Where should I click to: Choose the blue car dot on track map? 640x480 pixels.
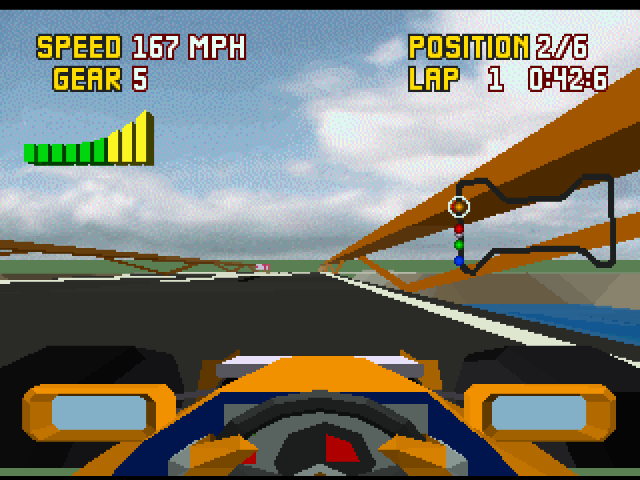[459, 261]
